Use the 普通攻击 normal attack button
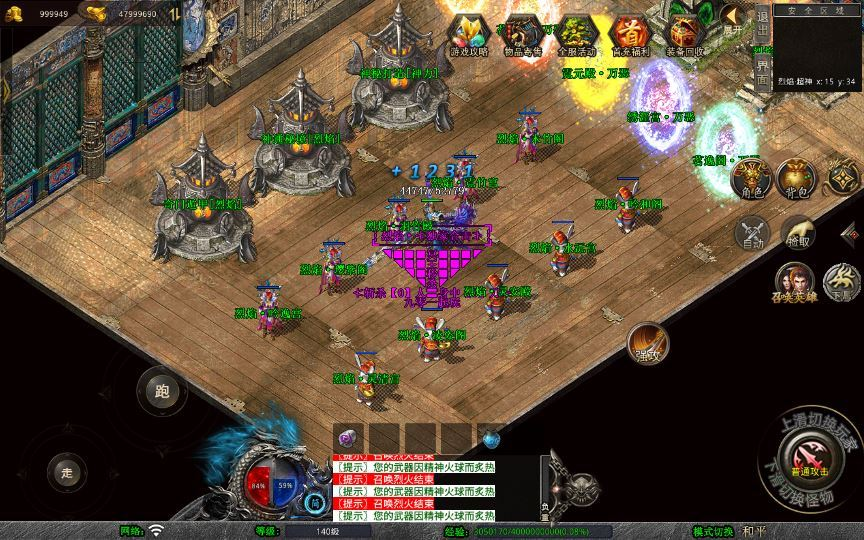This screenshot has width=864, height=540. [808, 458]
